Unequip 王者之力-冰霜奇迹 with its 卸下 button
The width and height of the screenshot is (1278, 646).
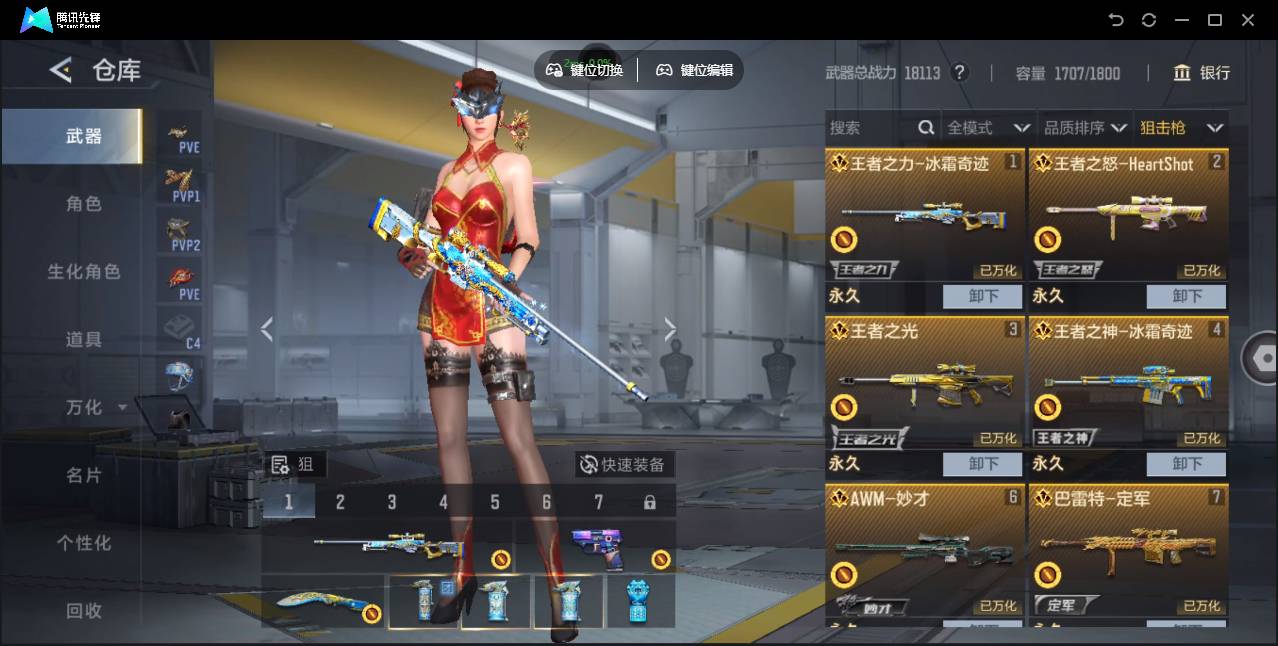983,296
